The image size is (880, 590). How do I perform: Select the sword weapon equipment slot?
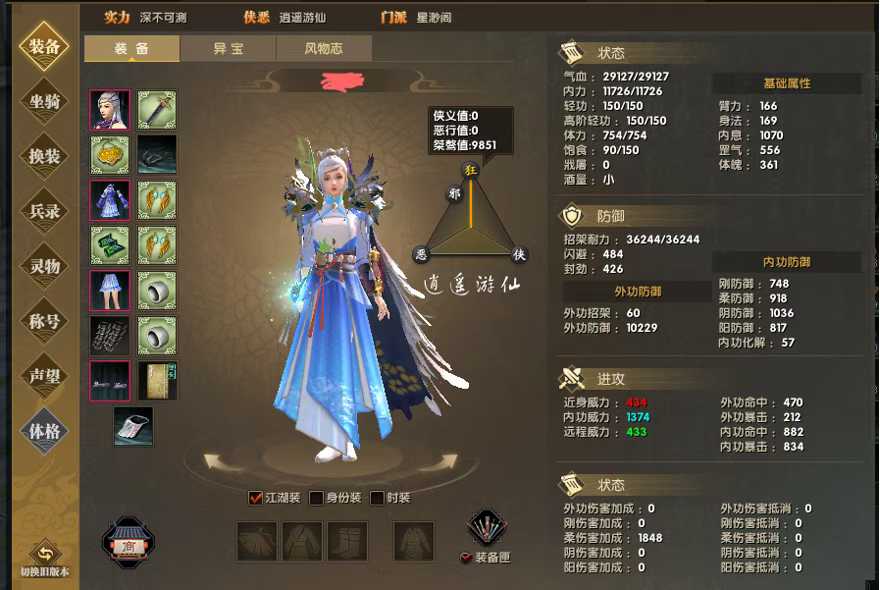[156, 110]
